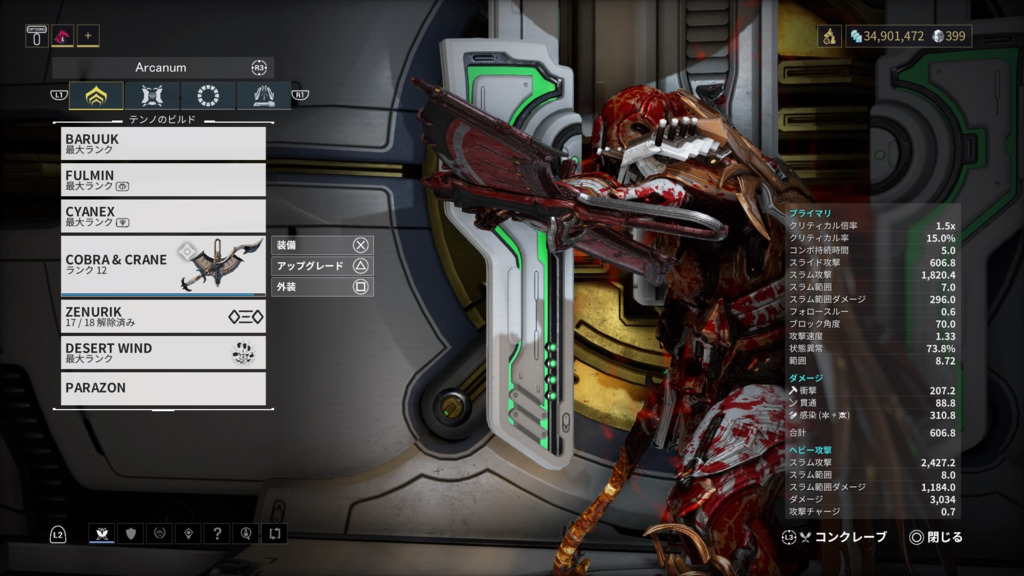Select the shield icon in bottom toolbar
This screenshot has width=1024, height=576.
pyautogui.click(x=131, y=534)
